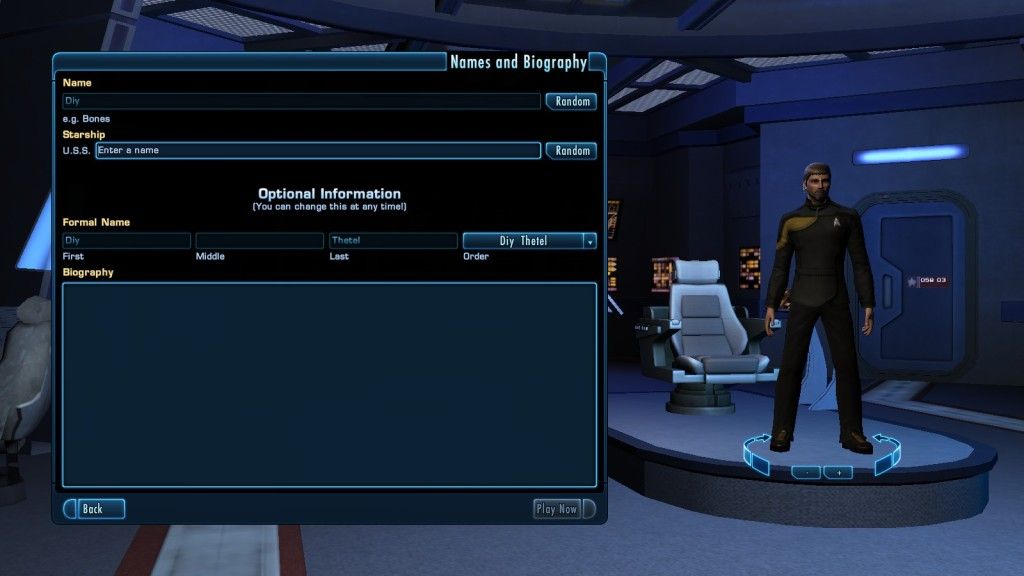The width and height of the screenshot is (1024, 576).
Task: Zoom out with the minus button
Action: click(806, 472)
